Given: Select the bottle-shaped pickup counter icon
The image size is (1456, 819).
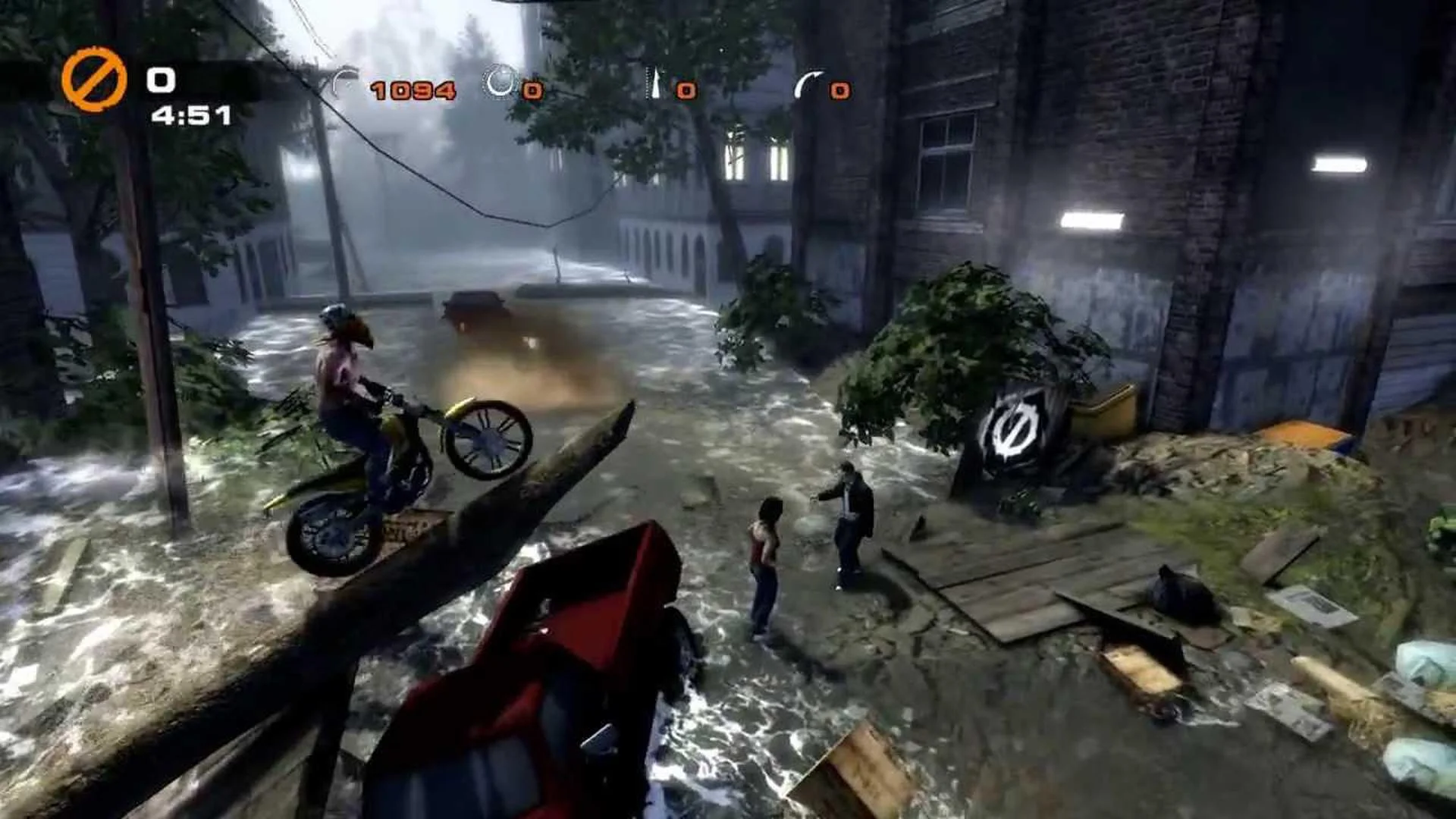Looking at the screenshot, I should tap(654, 83).
